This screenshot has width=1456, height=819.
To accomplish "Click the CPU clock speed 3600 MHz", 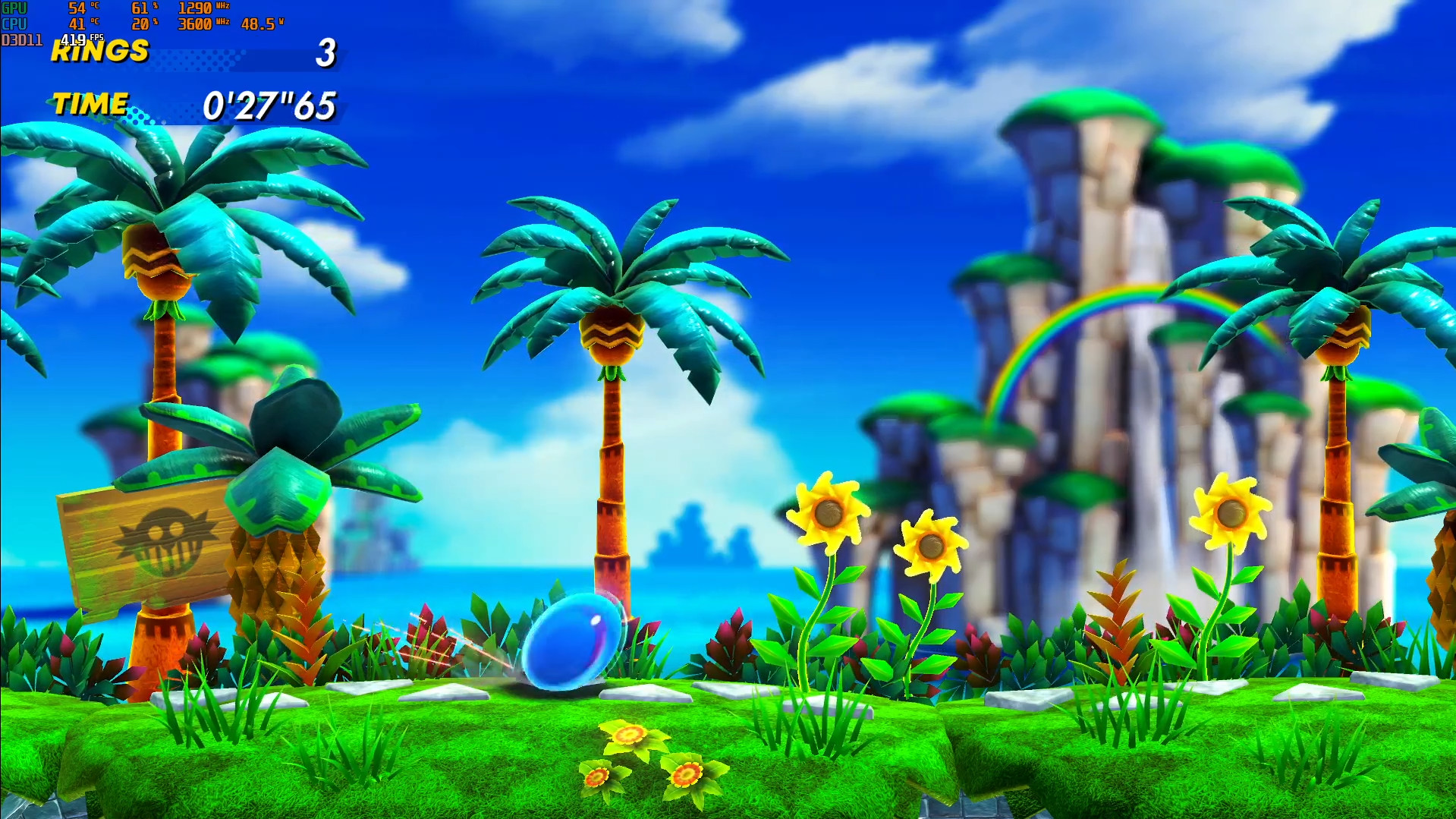I will point(196,24).
